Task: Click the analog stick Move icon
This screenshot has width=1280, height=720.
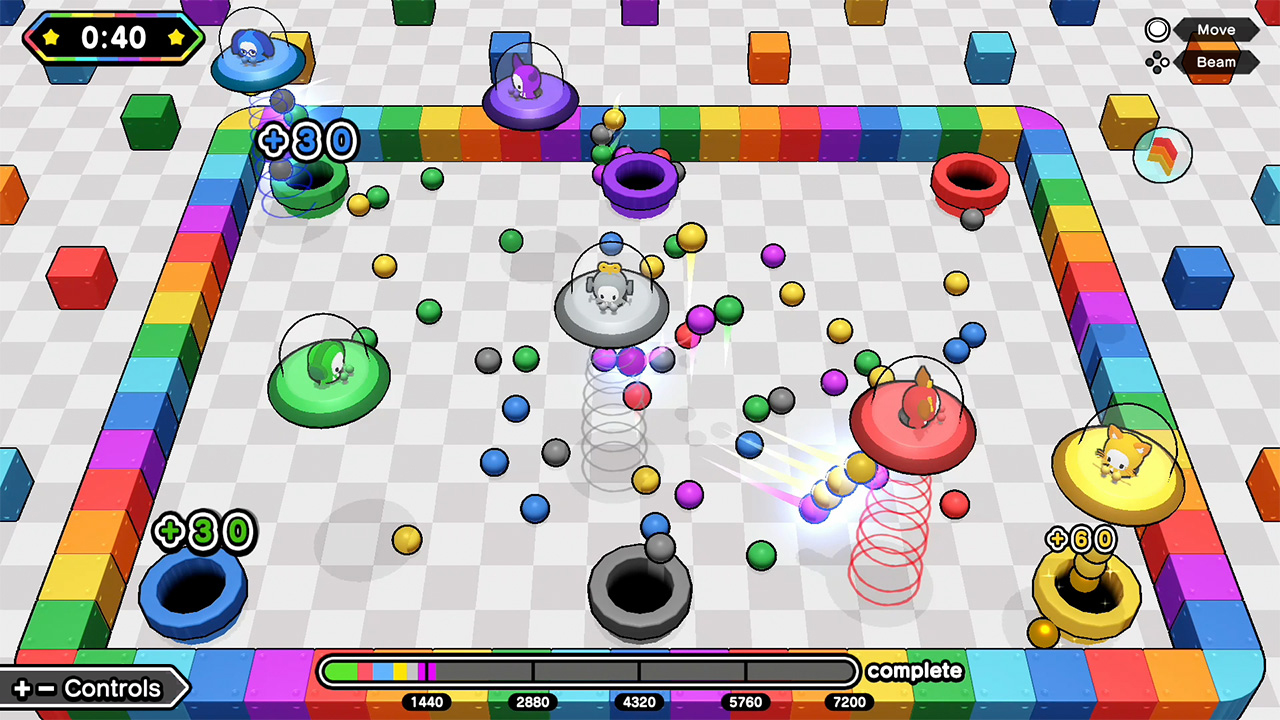Action: pyautogui.click(x=1157, y=29)
